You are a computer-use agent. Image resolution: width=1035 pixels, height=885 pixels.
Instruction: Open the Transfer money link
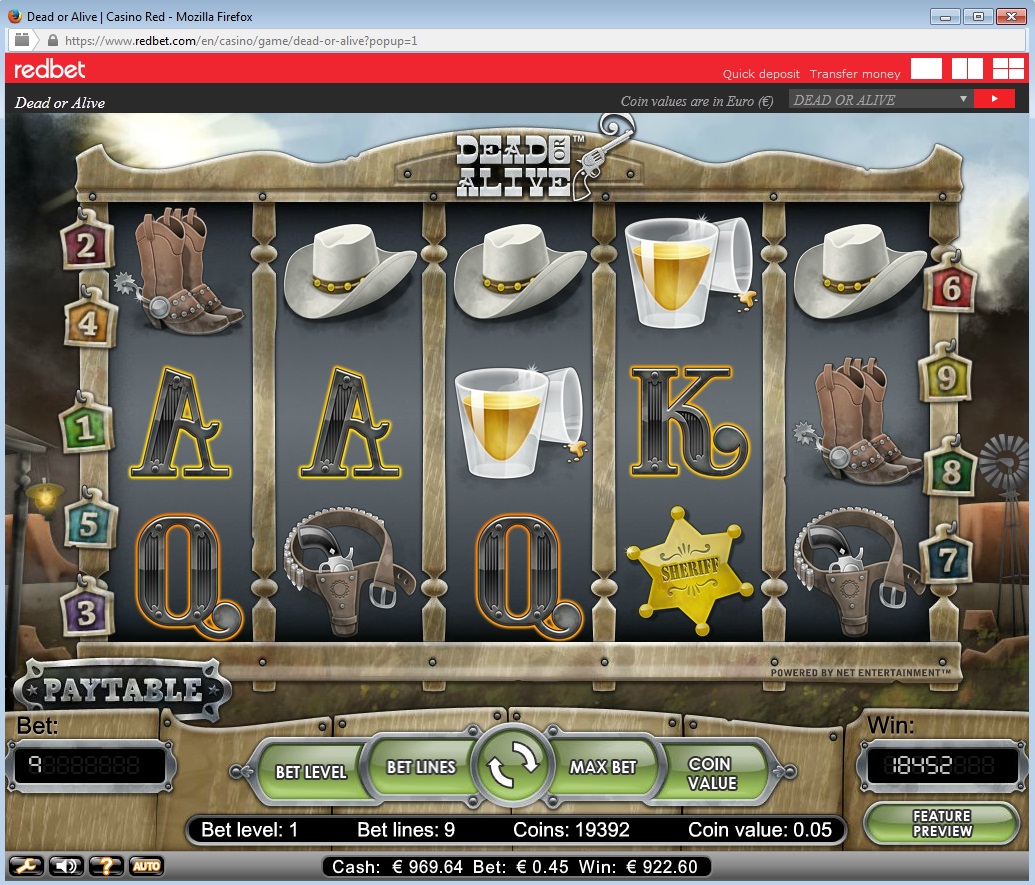click(x=855, y=74)
